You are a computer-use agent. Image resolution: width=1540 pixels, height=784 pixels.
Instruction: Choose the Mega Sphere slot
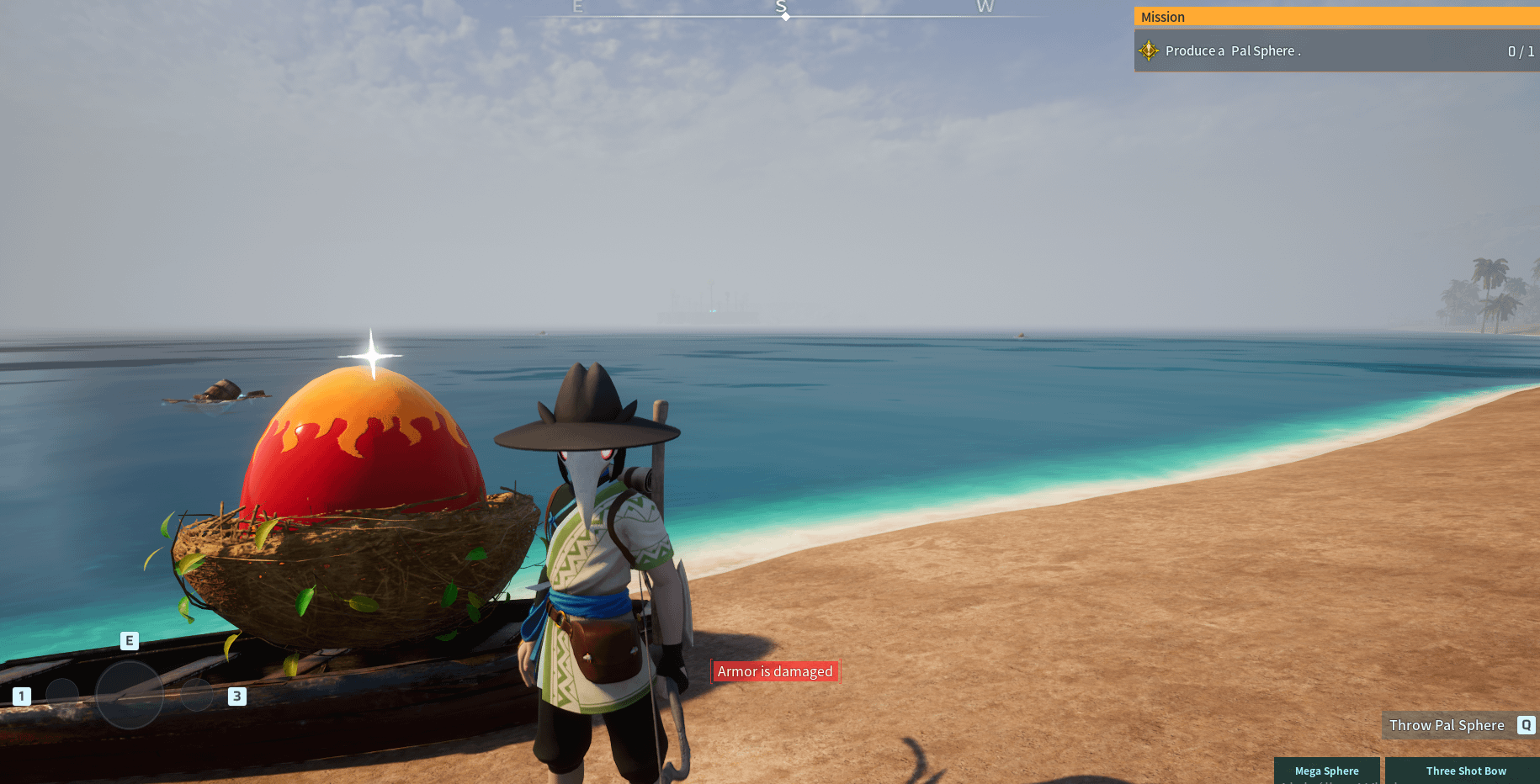[1326, 771]
